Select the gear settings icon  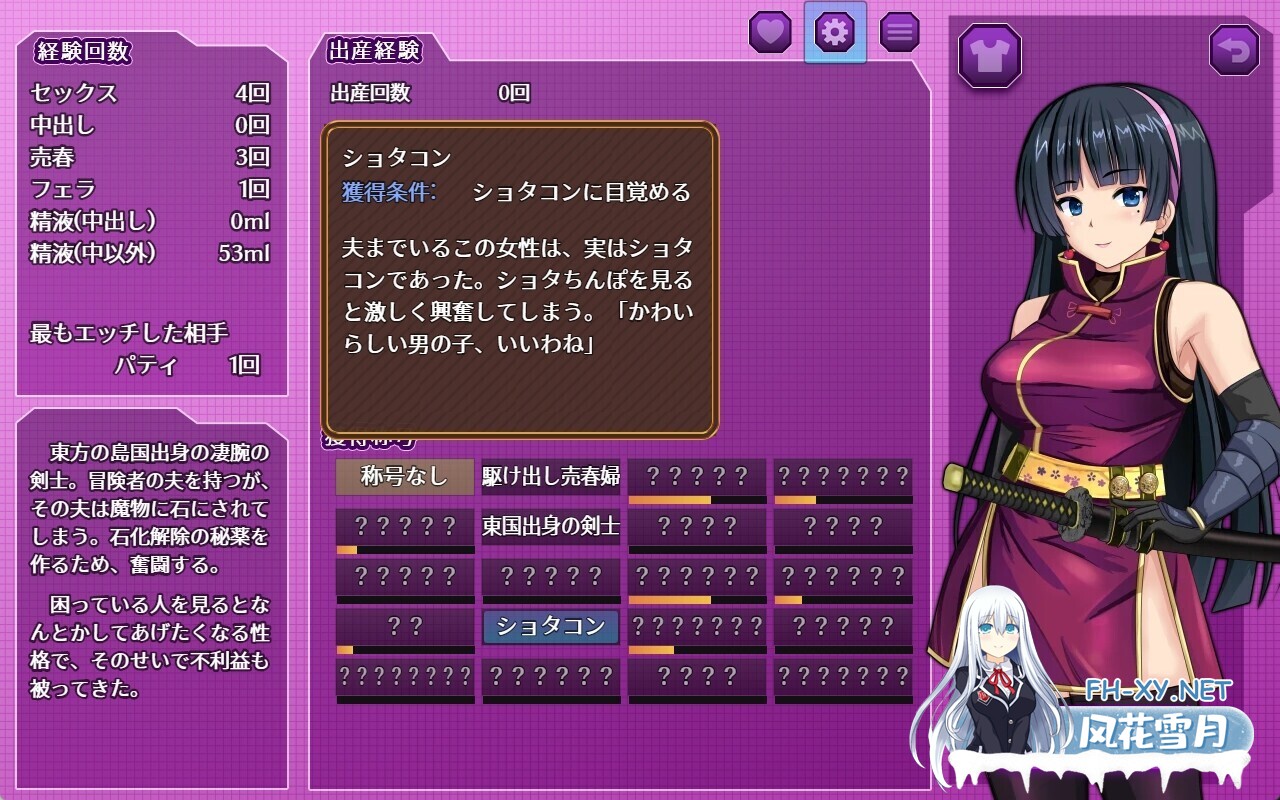click(x=835, y=32)
